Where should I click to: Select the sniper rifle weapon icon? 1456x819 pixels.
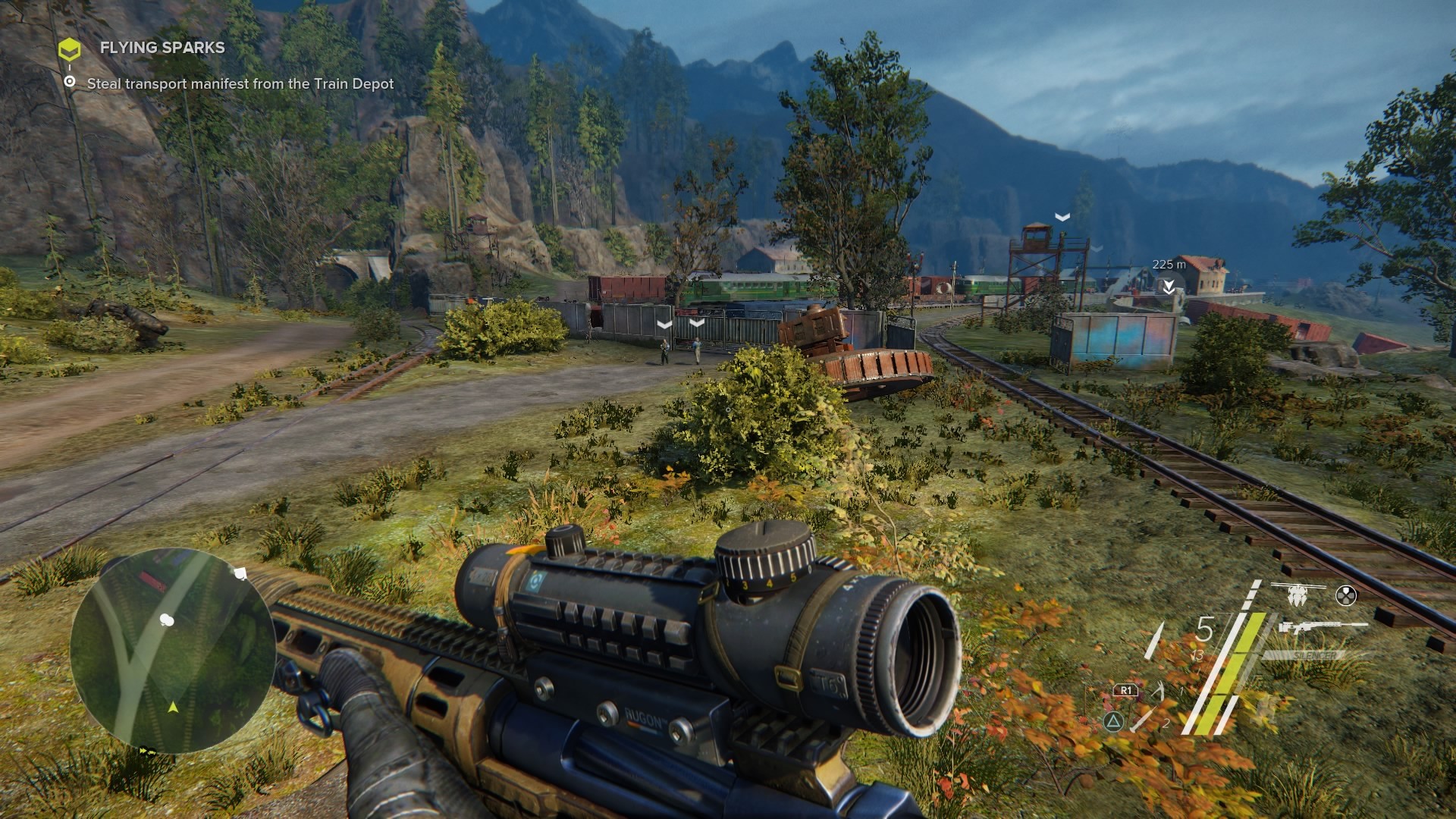(1322, 627)
